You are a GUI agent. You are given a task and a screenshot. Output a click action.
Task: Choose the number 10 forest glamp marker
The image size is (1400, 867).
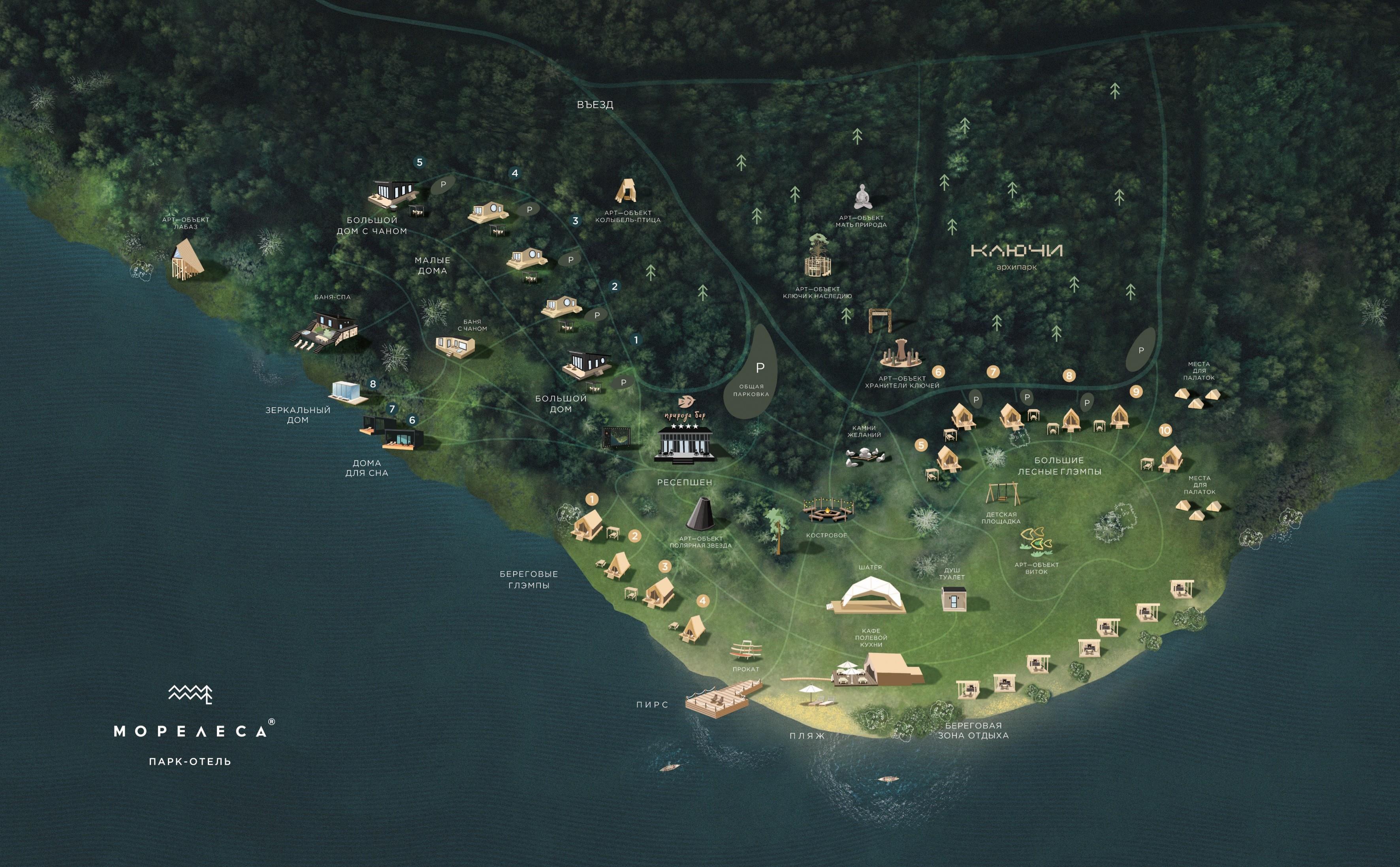pyautogui.click(x=1165, y=430)
